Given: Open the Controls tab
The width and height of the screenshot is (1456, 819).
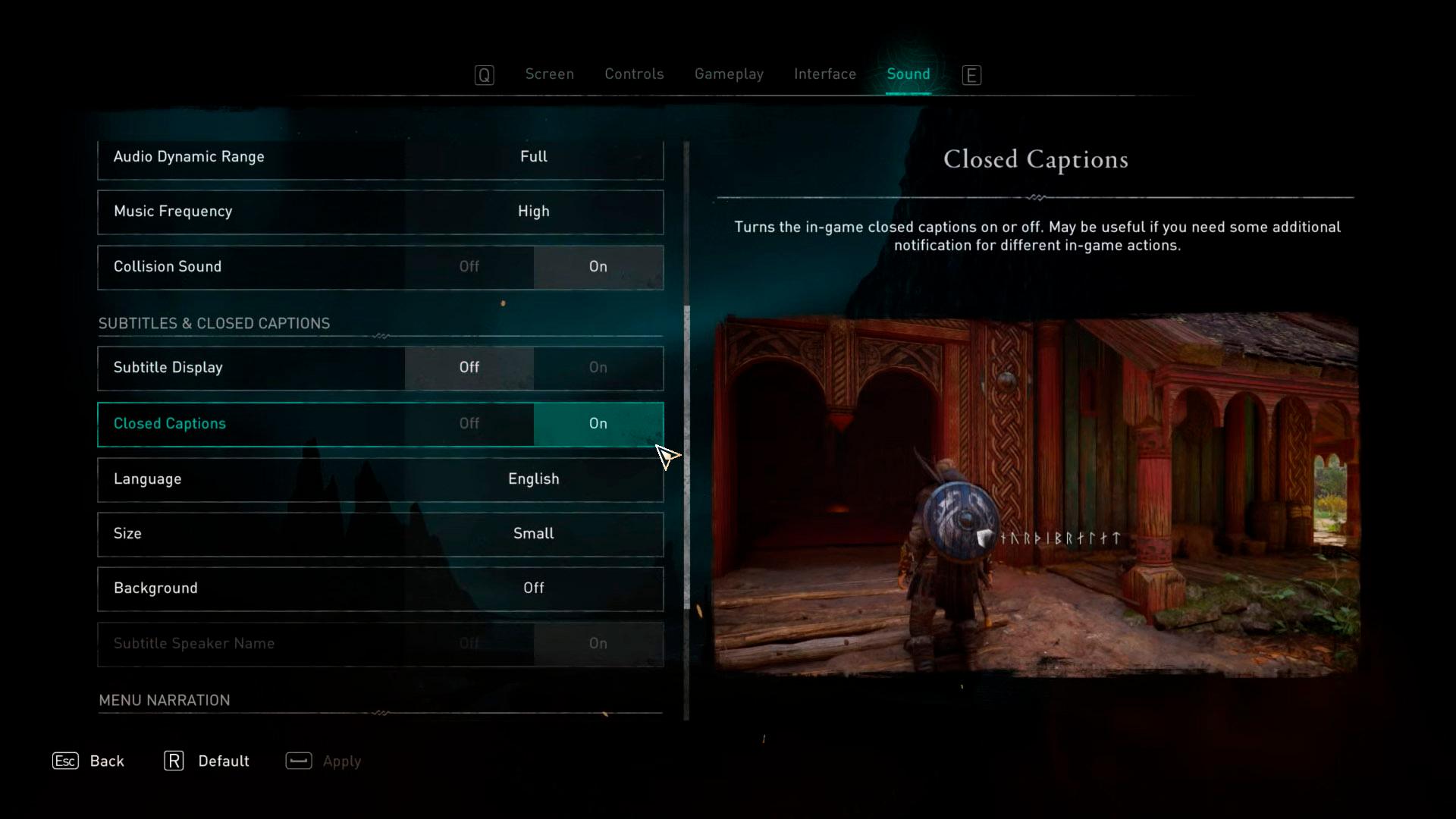Looking at the screenshot, I should (634, 74).
